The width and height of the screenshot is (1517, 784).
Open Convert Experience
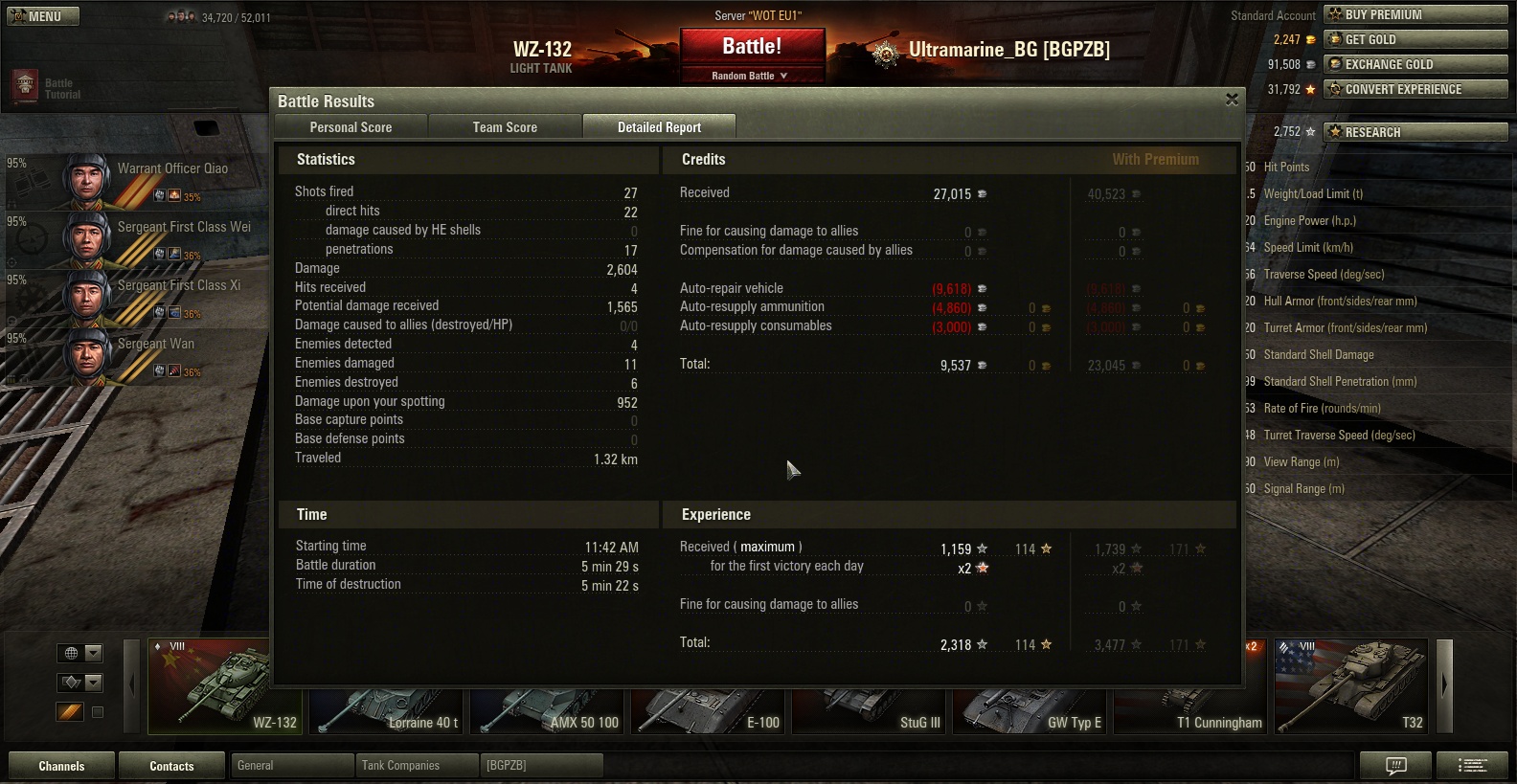[x=1415, y=89]
